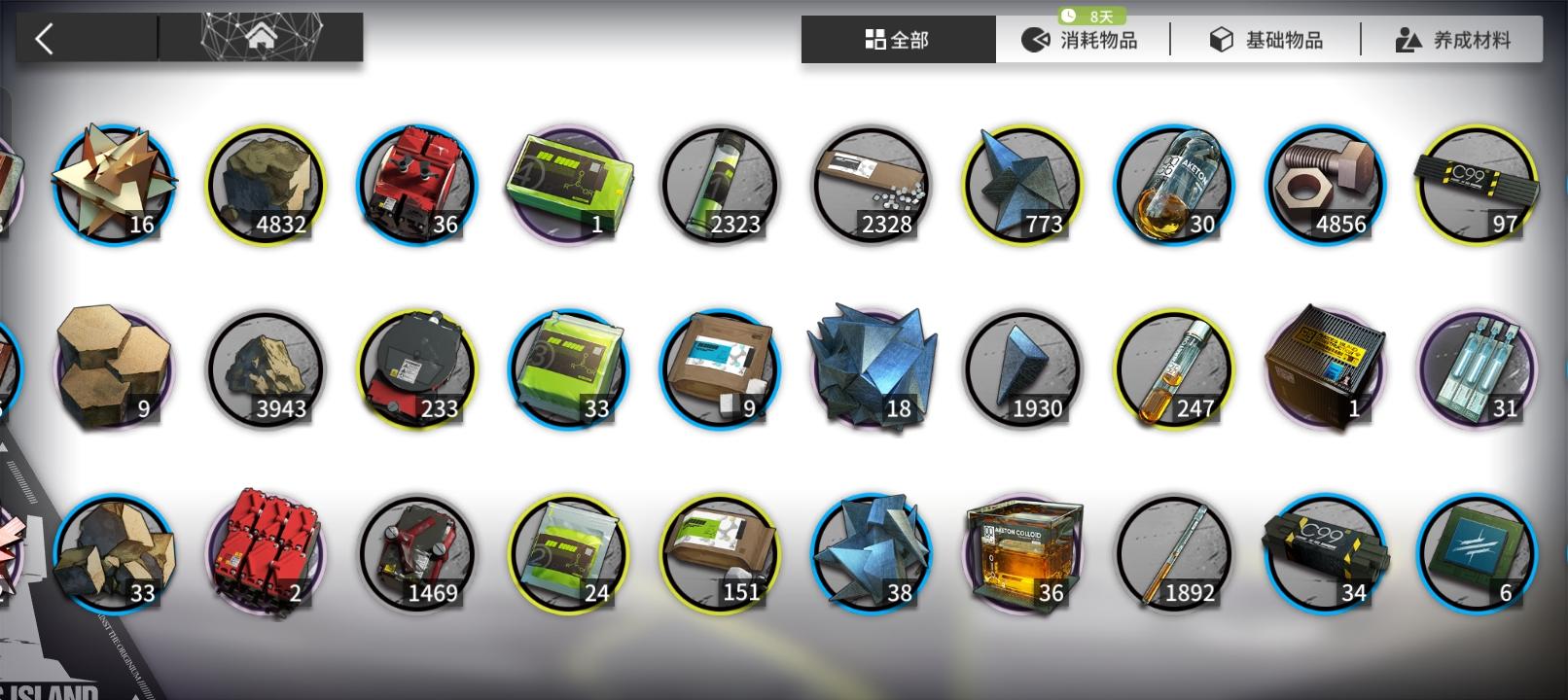Select the nut-and-bolt item counted 4856

click(1325, 185)
